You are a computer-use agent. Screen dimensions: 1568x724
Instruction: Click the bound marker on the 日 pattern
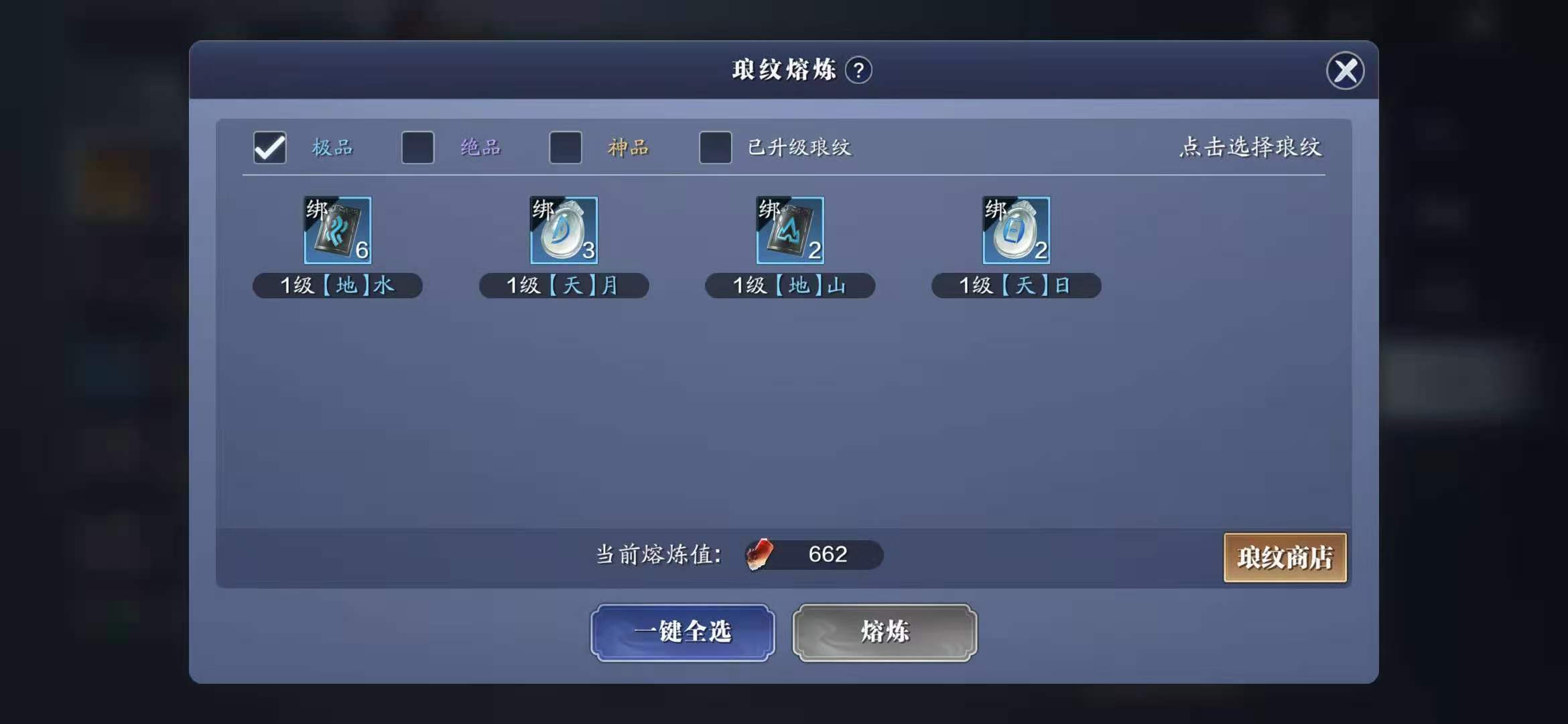click(994, 209)
